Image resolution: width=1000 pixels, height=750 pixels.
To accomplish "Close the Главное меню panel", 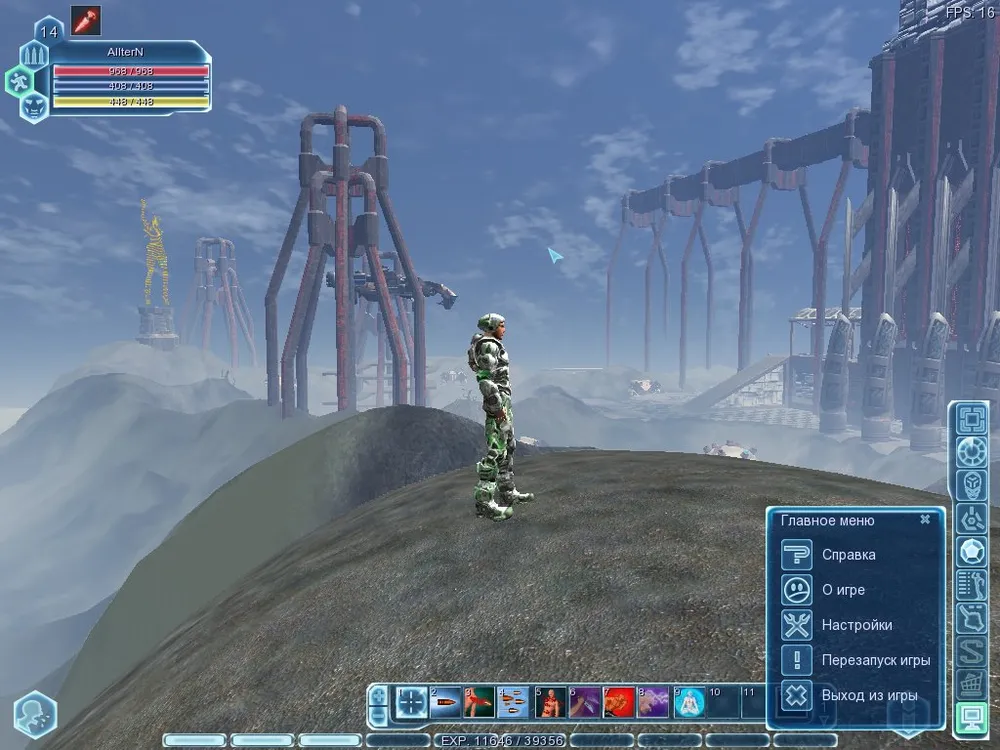I will 925,520.
